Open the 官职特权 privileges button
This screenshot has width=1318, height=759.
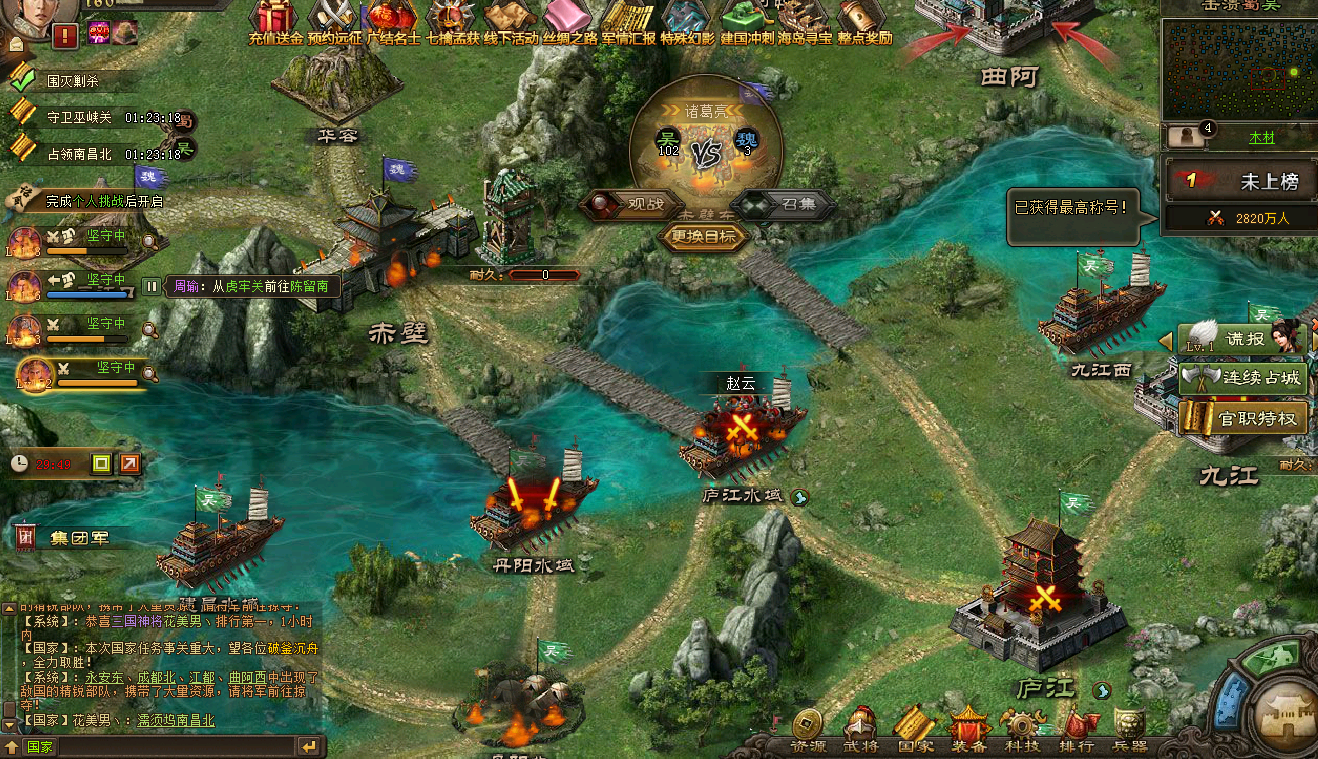click(x=1244, y=418)
